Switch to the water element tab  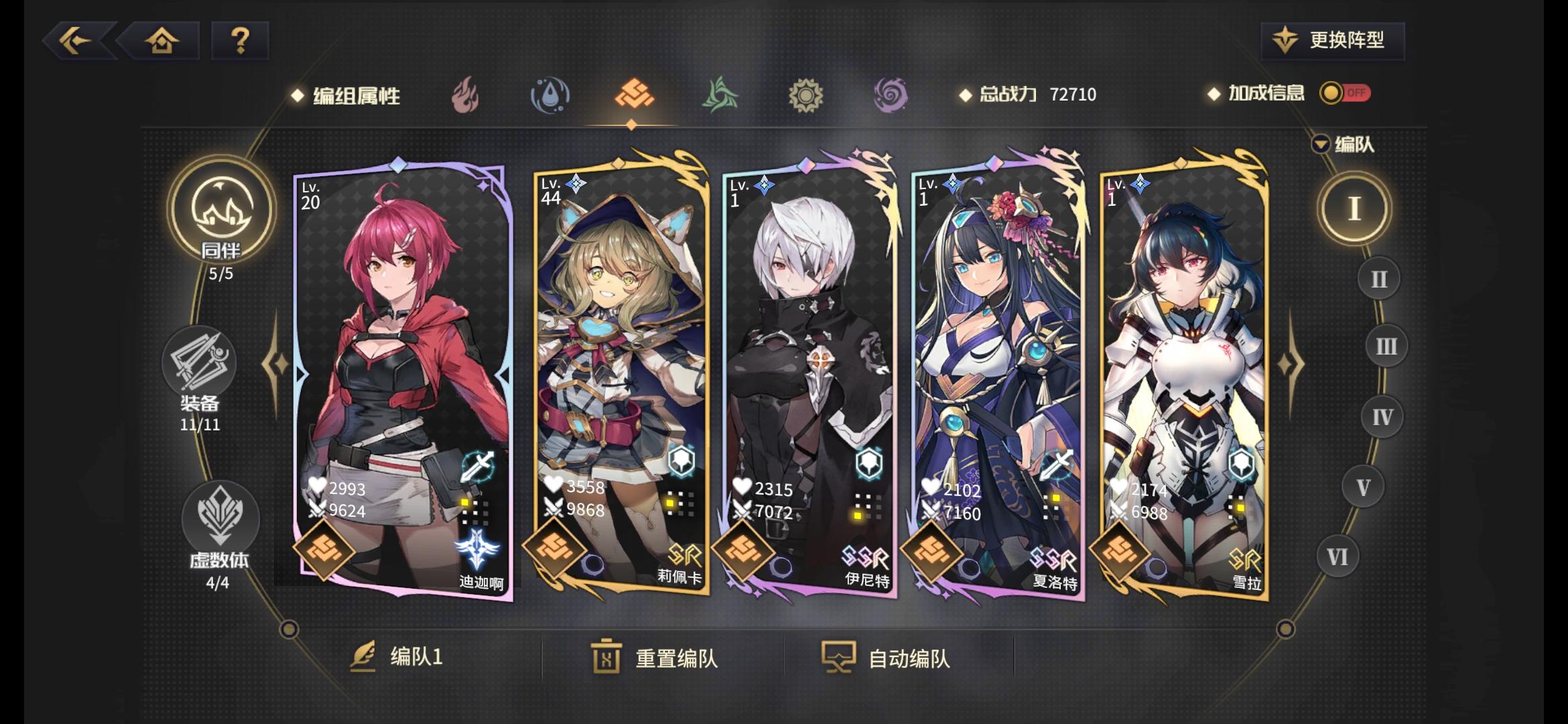pos(549,95)
